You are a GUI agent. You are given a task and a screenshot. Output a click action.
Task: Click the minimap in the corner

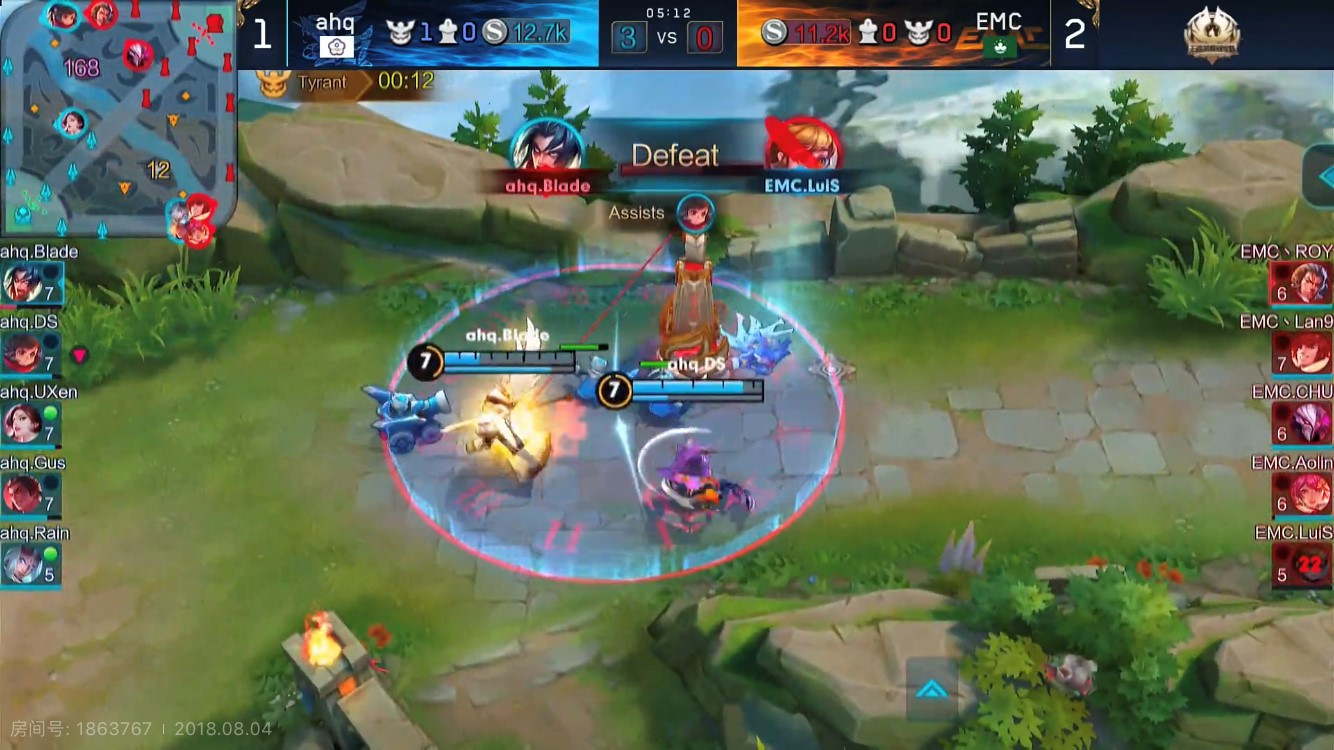pos(118,118)
